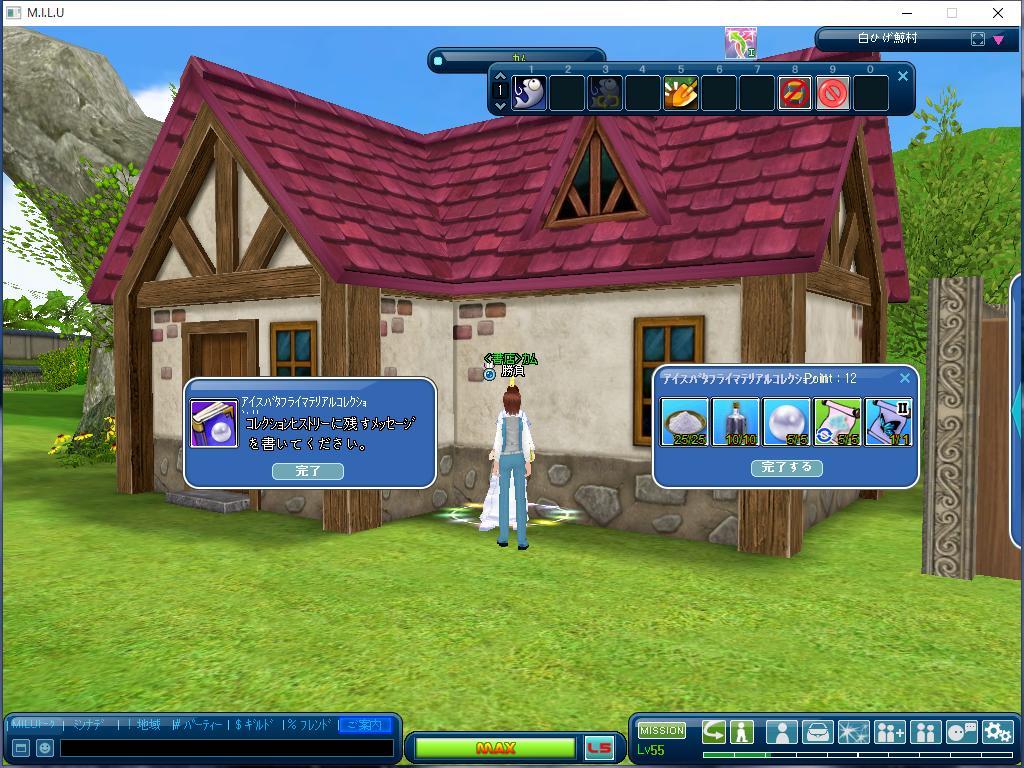Expand the 白ひげ鯨村 map dropdown arrow
This screenshot has width=1024, height=768.
[x=998, y=40]
